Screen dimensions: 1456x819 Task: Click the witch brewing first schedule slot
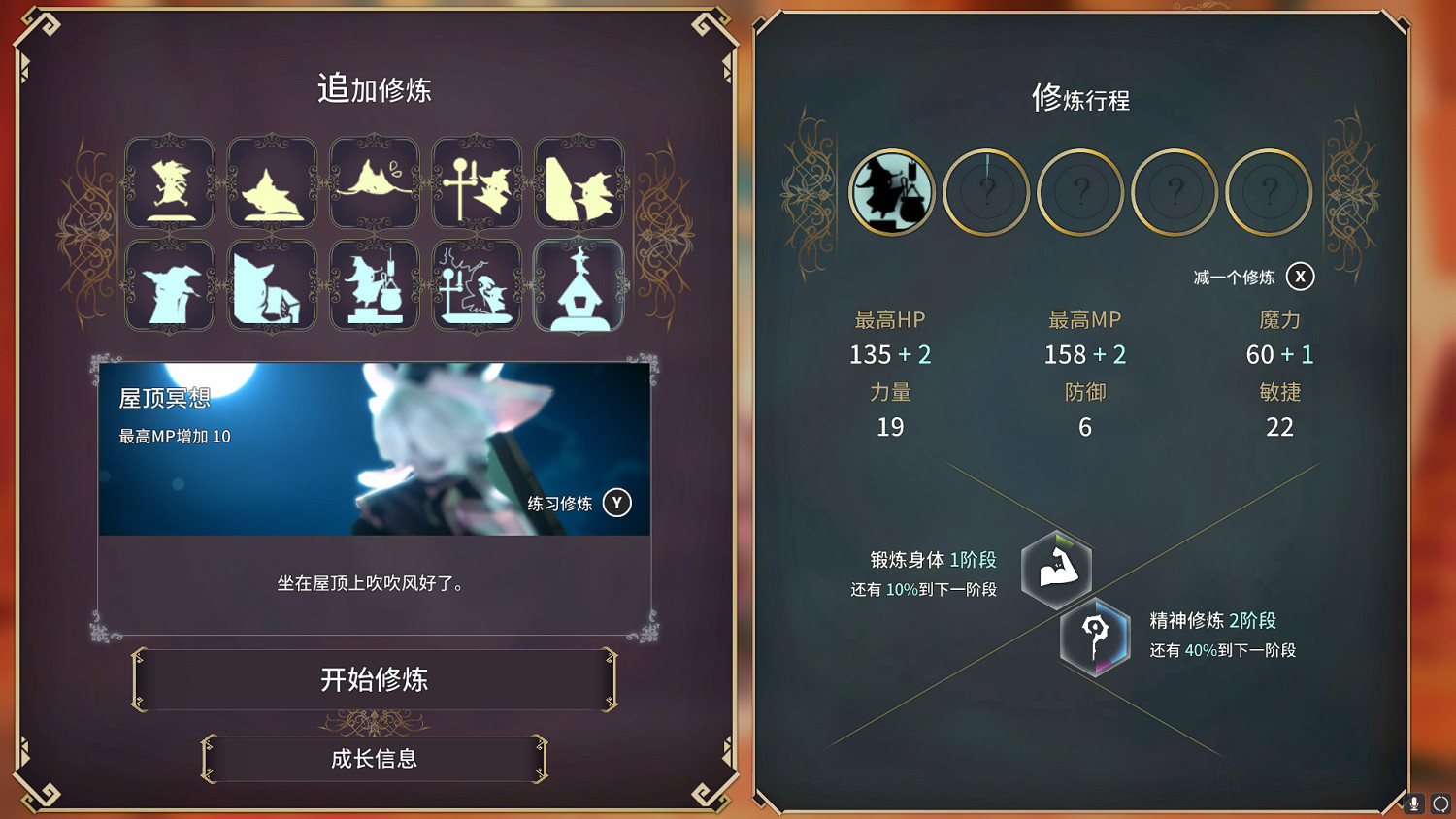pos(891,192)
